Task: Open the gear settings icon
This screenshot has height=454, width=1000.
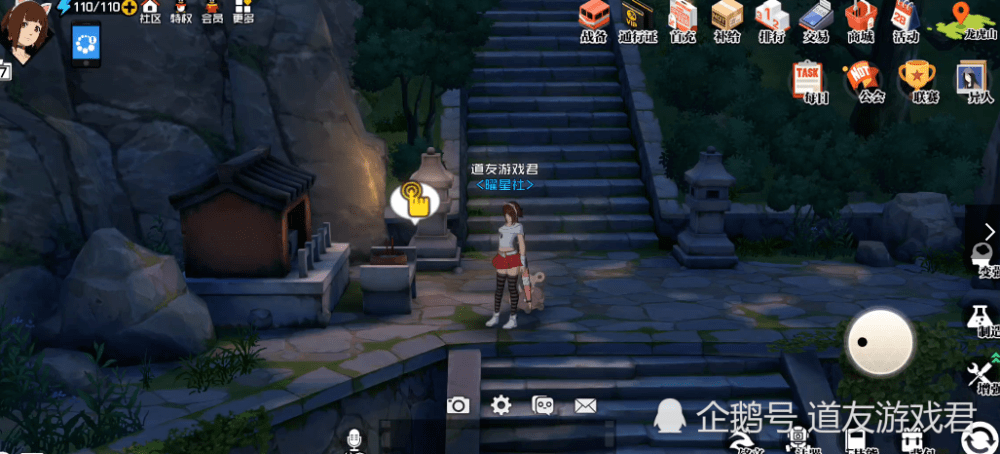Action: (x=501, y=405)
